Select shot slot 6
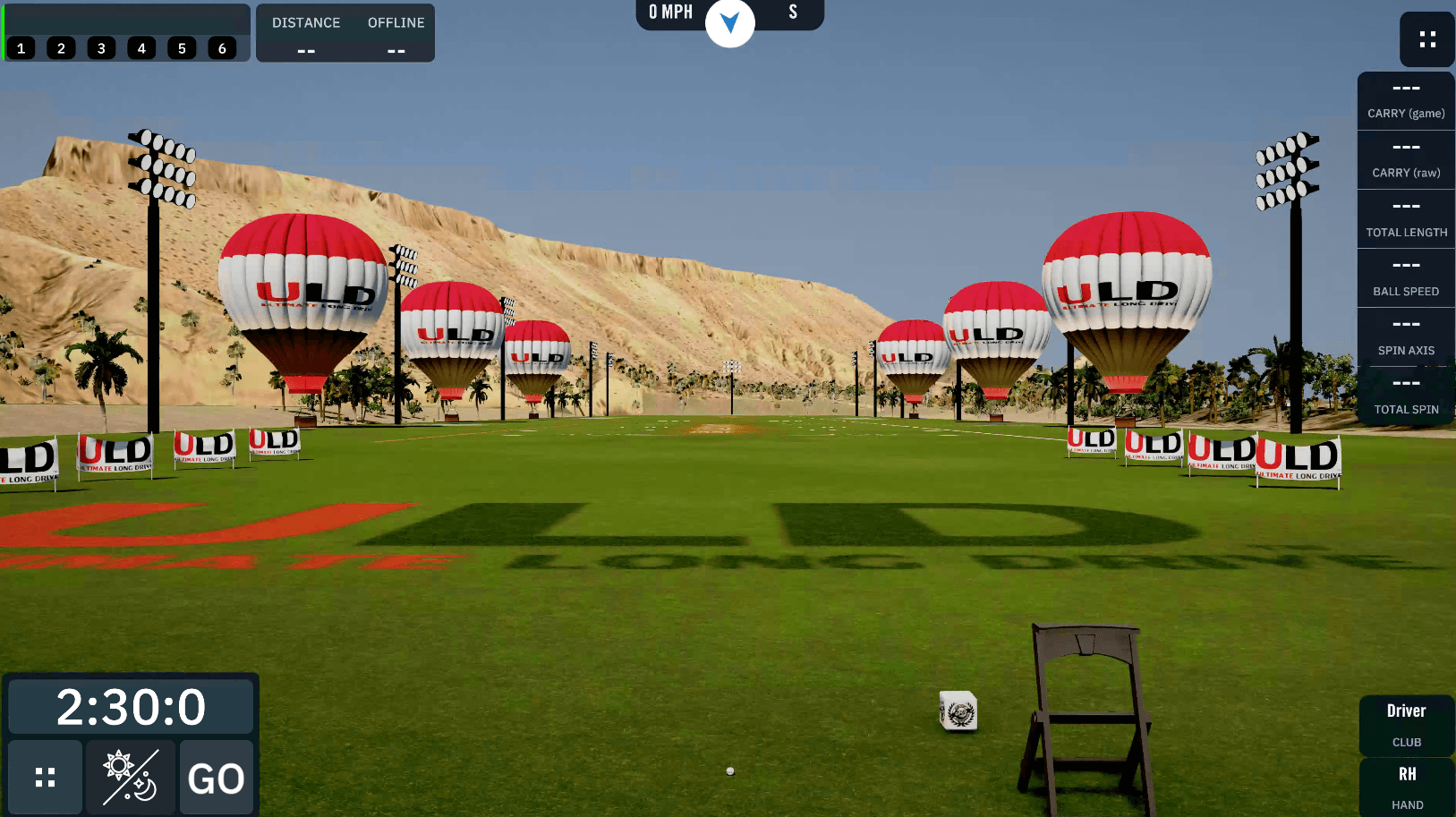This screenshot has width=1456, height=817. point(222,48)
